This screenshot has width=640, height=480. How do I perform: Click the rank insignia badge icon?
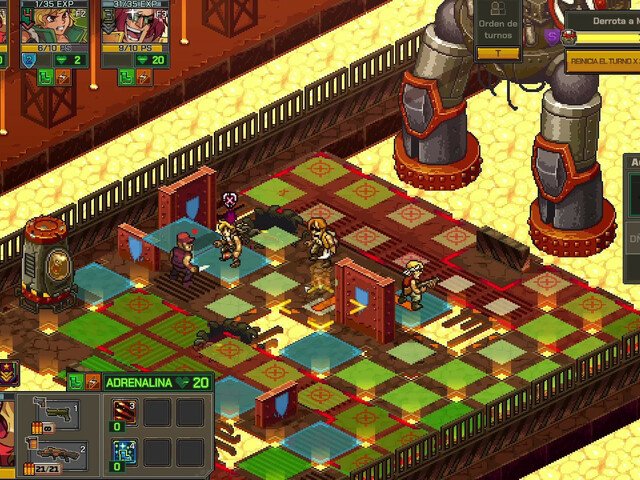(x=7, y=374)
